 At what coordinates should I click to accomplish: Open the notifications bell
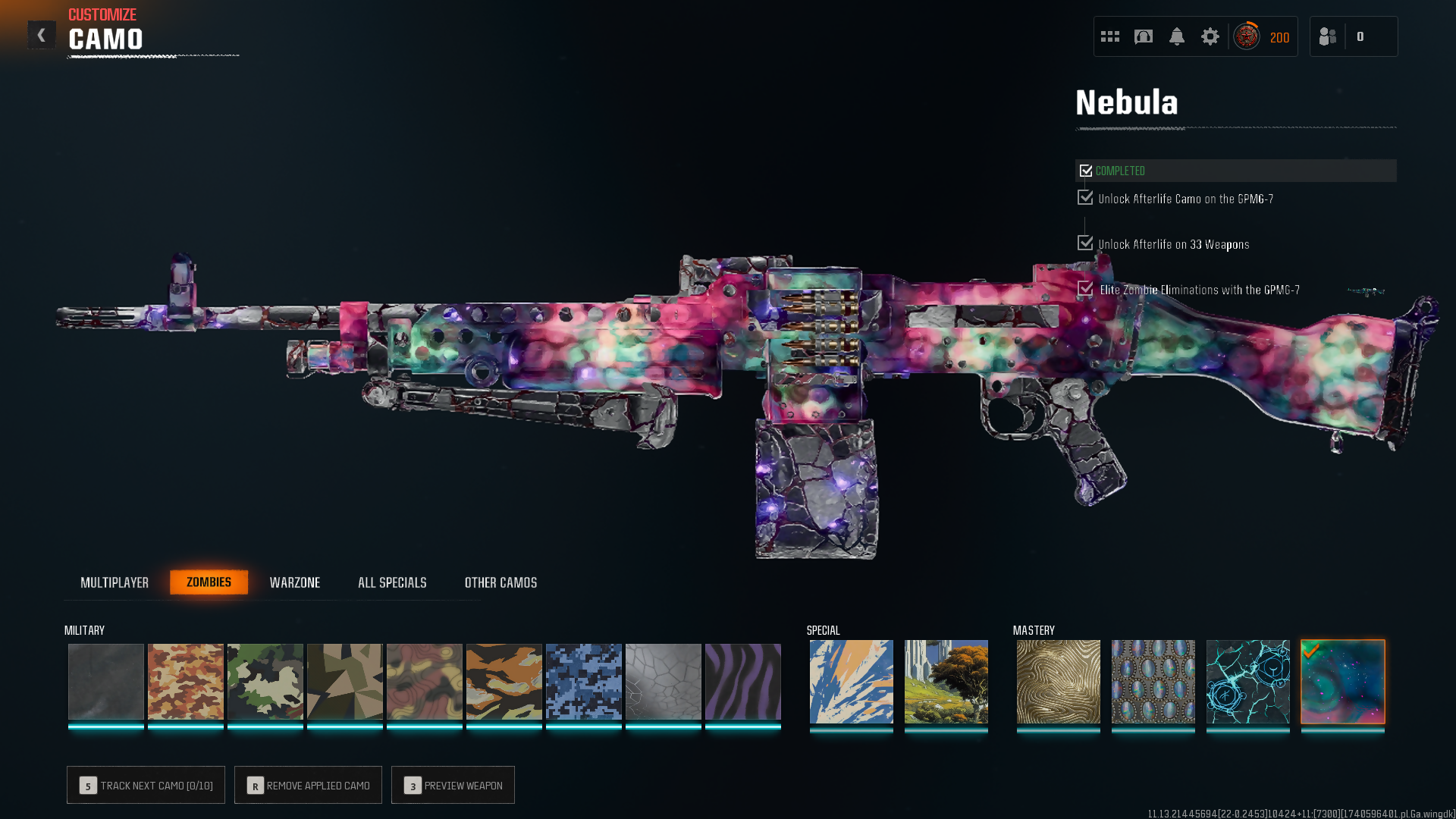(x=1177, y=36)
